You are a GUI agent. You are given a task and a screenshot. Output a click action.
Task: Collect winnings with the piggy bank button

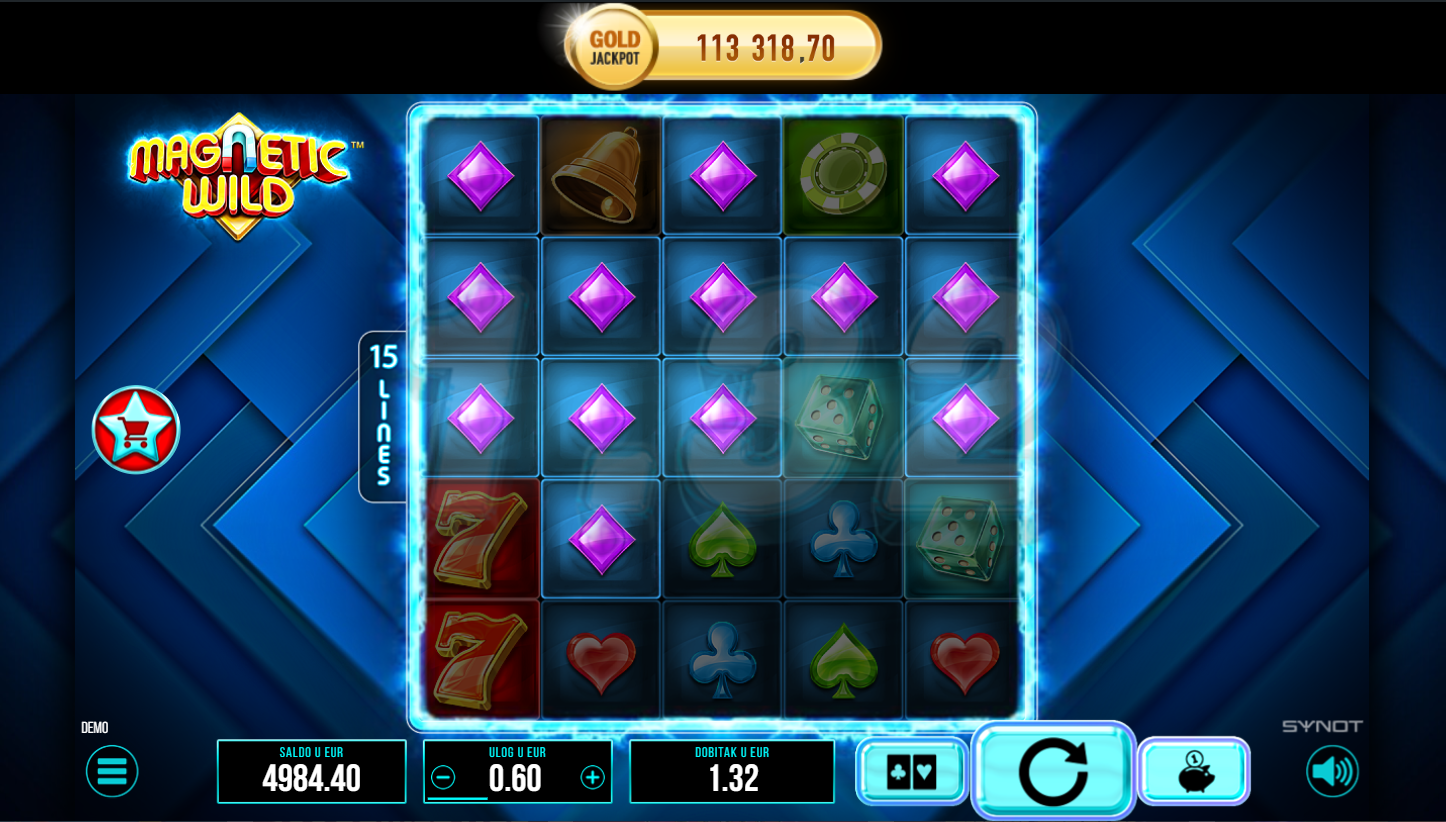coord(1194,771)
